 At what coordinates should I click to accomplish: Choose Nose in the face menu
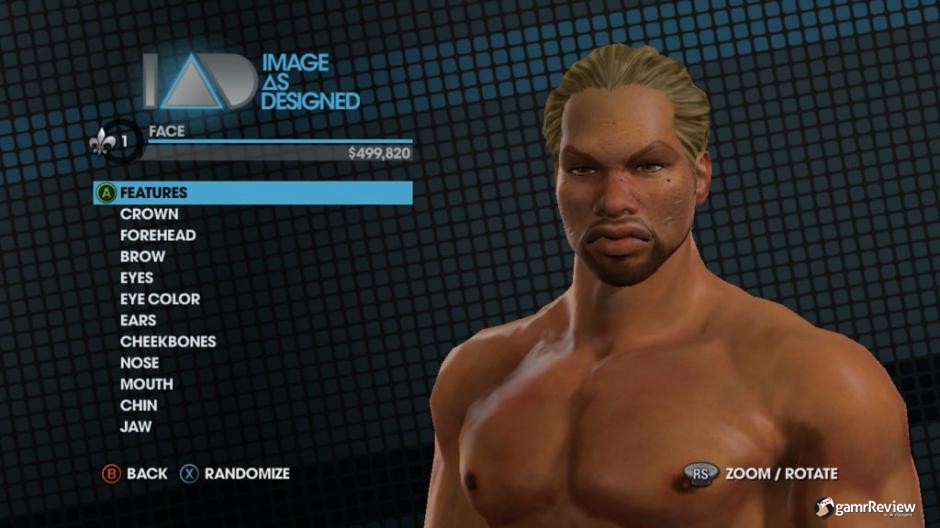pos(139,363)
